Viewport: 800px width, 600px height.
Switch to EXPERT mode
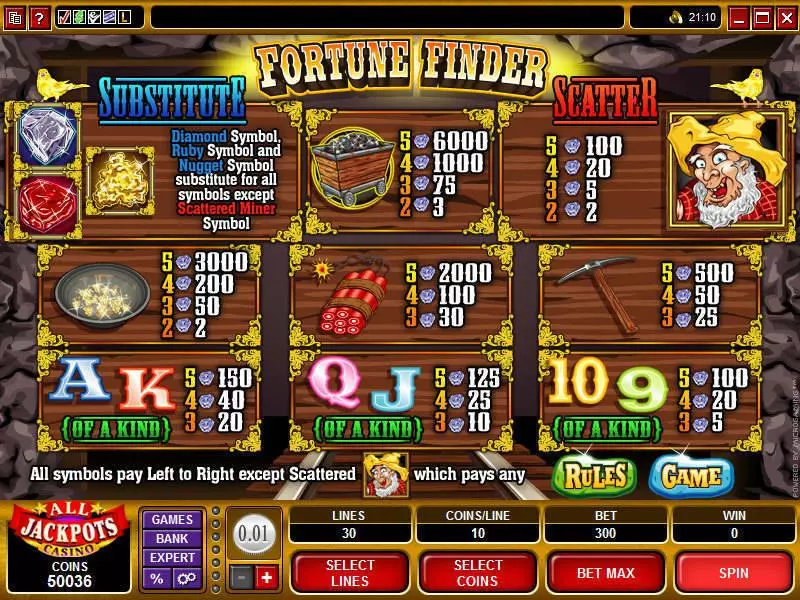click(x=172, y=558)
